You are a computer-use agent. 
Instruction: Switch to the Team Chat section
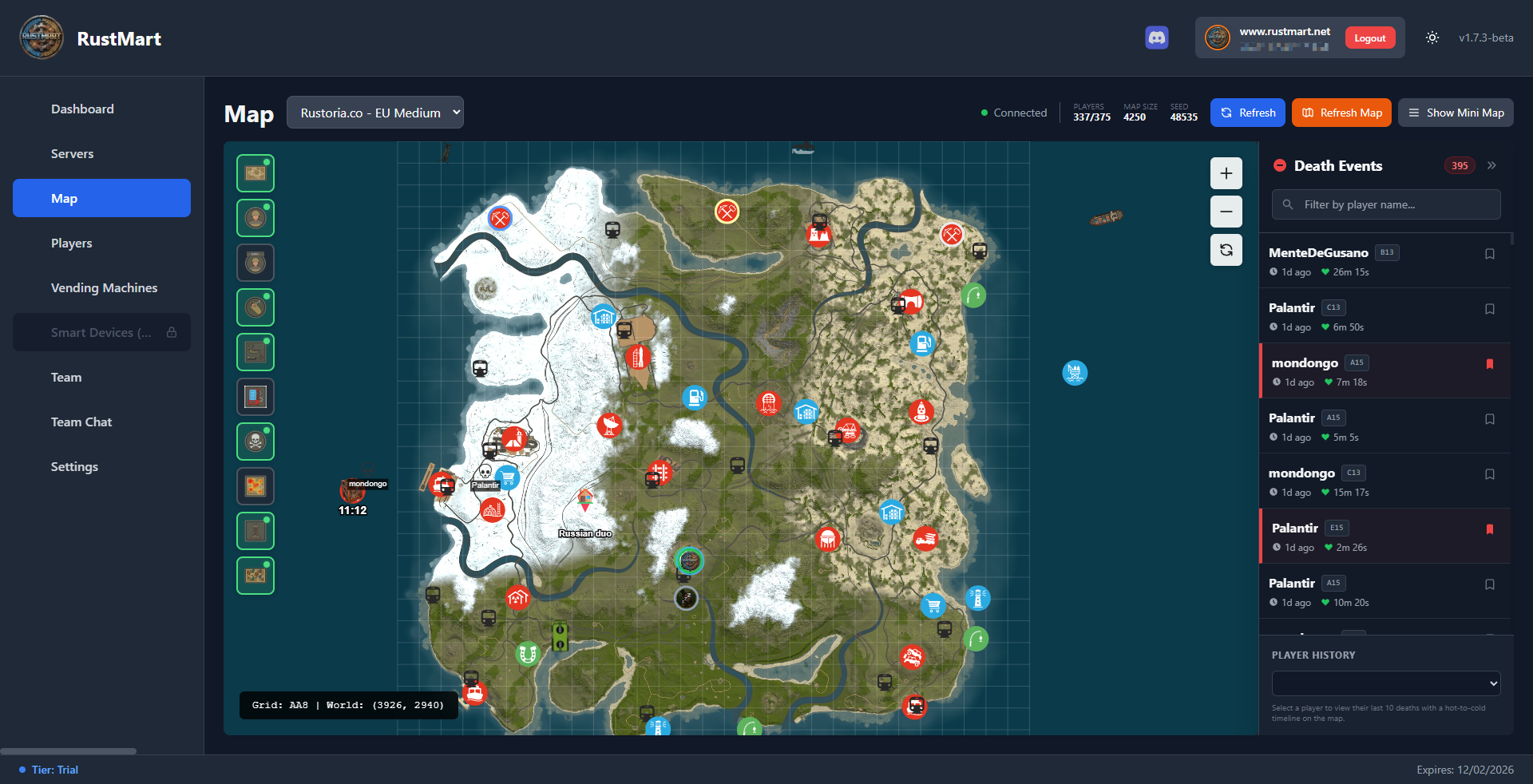(81, 422)
